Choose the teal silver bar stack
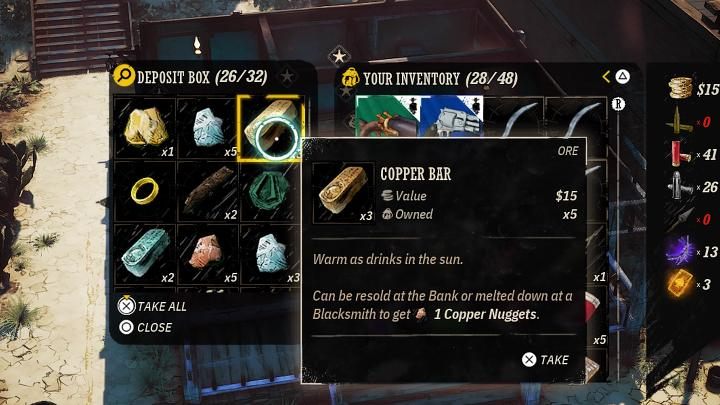This screenshot has width=720, height=405. pos(145,253)
